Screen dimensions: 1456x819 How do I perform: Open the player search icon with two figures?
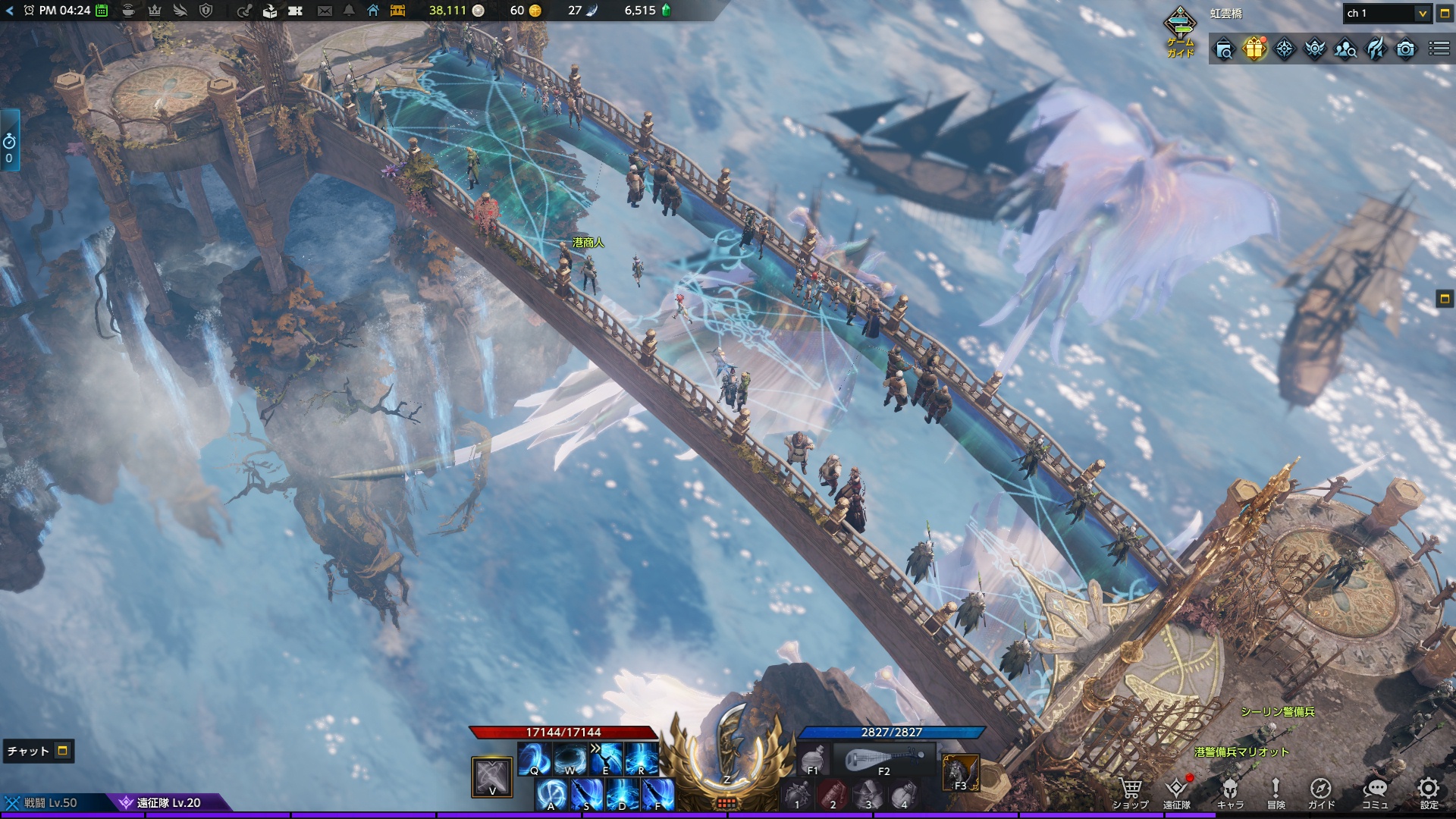coord(1345,49)
